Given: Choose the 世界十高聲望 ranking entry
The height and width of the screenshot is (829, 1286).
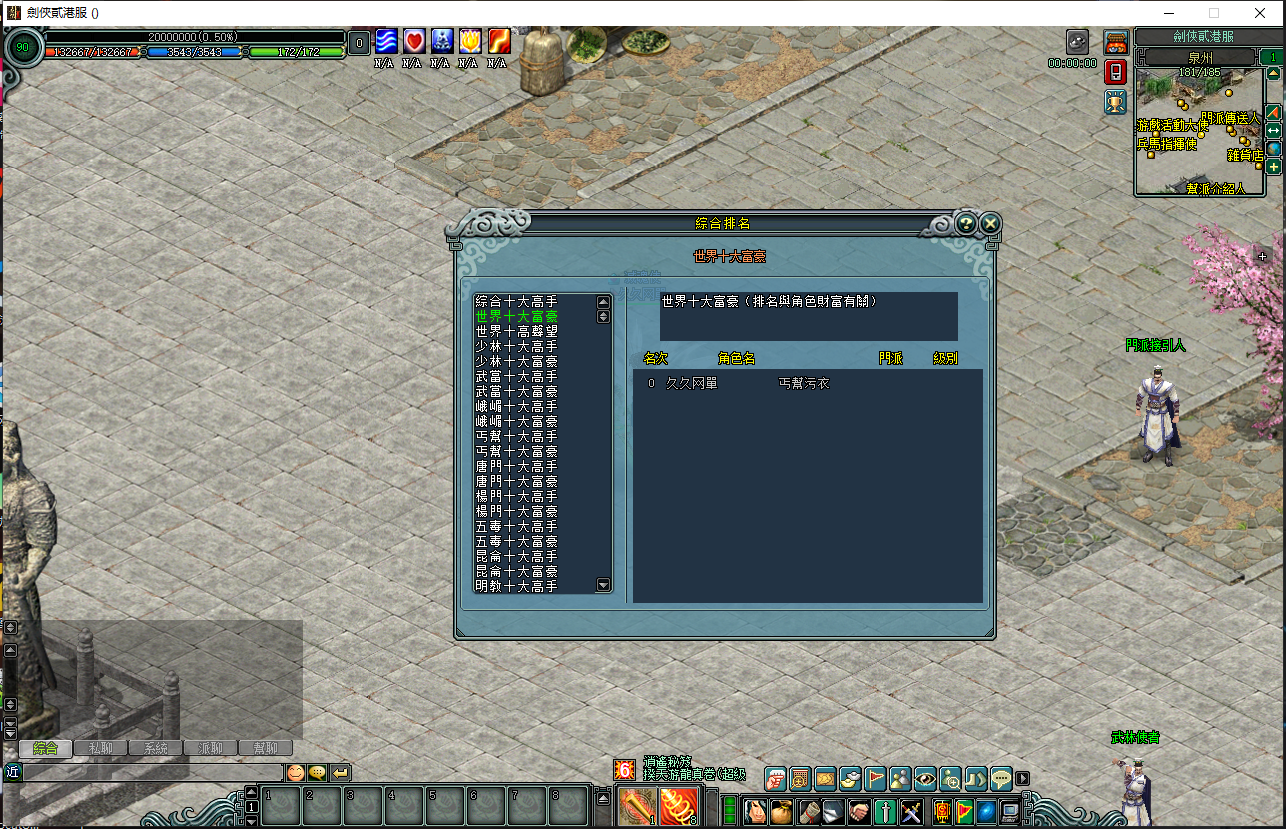Looking at the screenshot, I should (x=517, y=331).
